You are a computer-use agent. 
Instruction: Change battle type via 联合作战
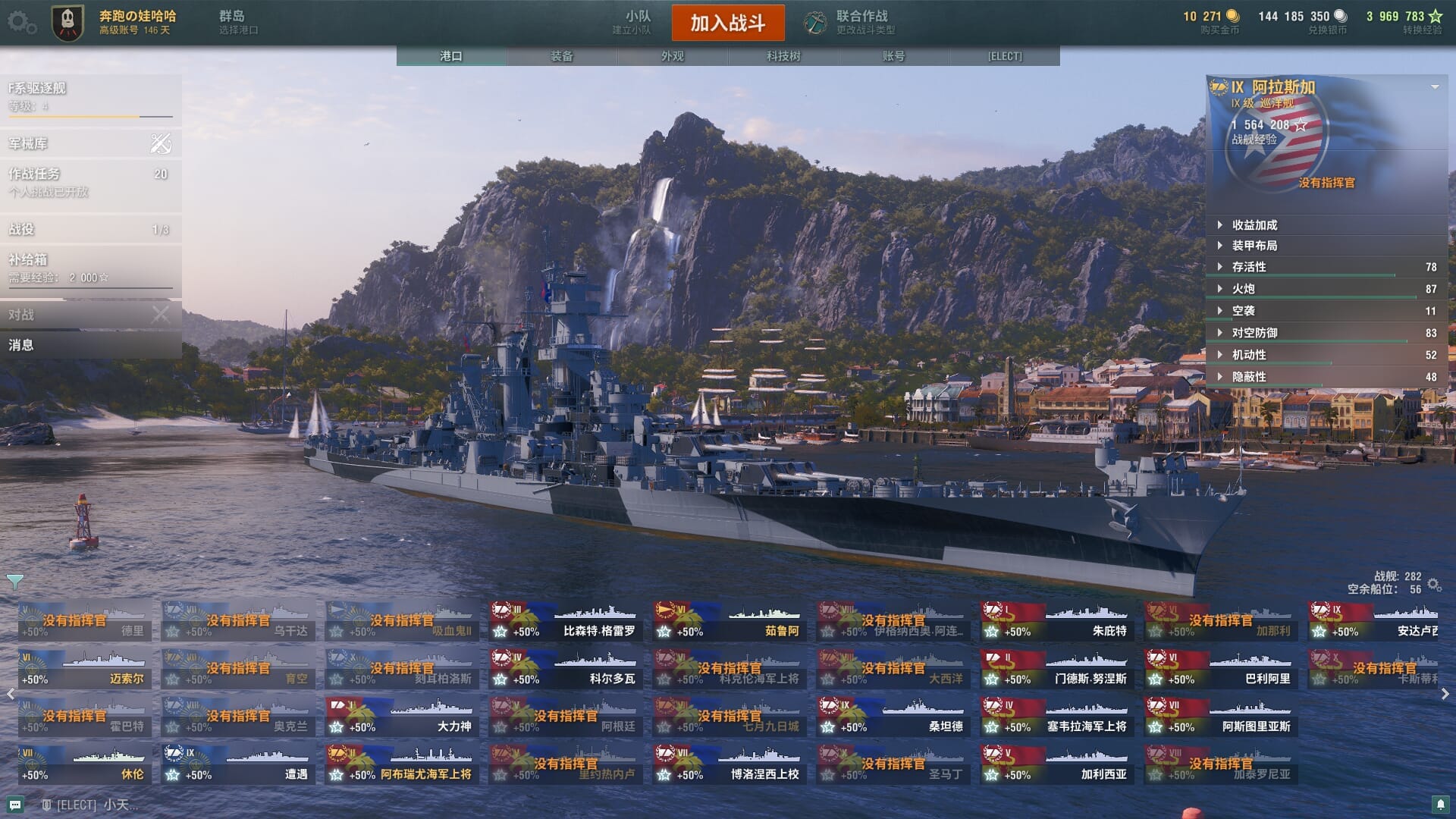coord(851,22)
